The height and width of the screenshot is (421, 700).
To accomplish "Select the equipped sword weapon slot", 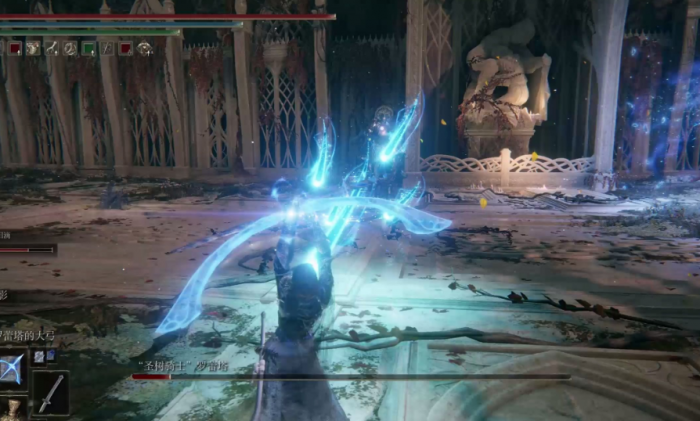I will pos(50,391).
